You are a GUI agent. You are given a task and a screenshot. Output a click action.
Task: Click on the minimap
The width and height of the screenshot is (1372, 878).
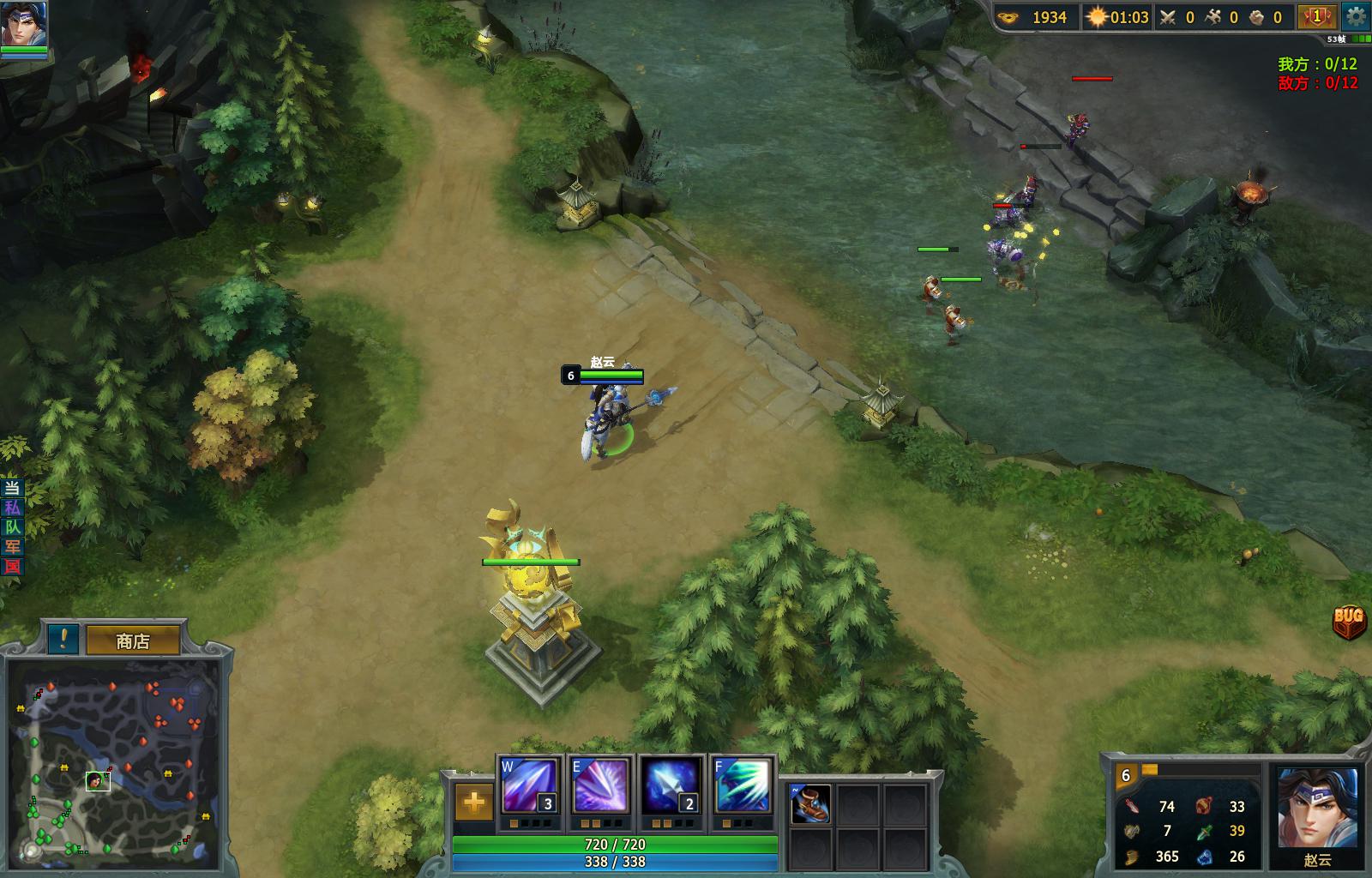111,763
